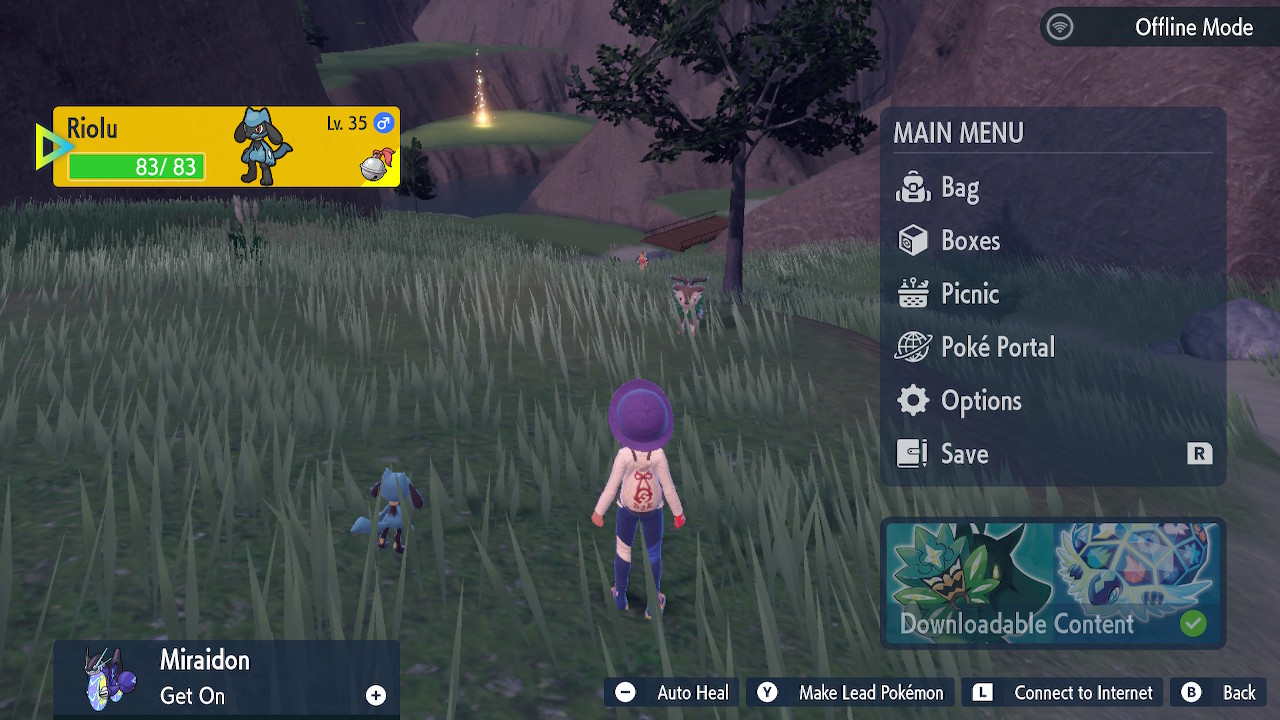The image size is (1280, 720).
Task: Toggle Auto Heal with the minus button
Action: click(x=625, y=692)
